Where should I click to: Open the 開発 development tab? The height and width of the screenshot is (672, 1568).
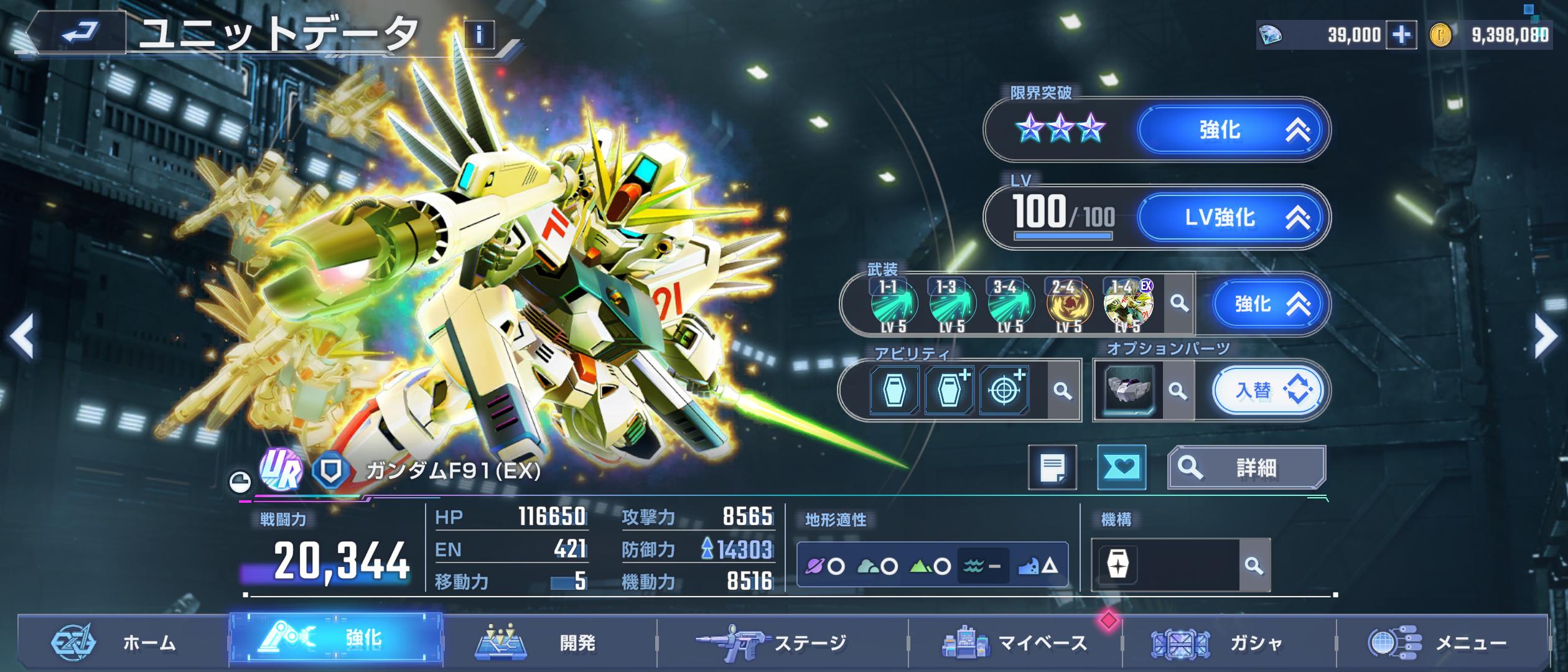(x=550, y=643)
